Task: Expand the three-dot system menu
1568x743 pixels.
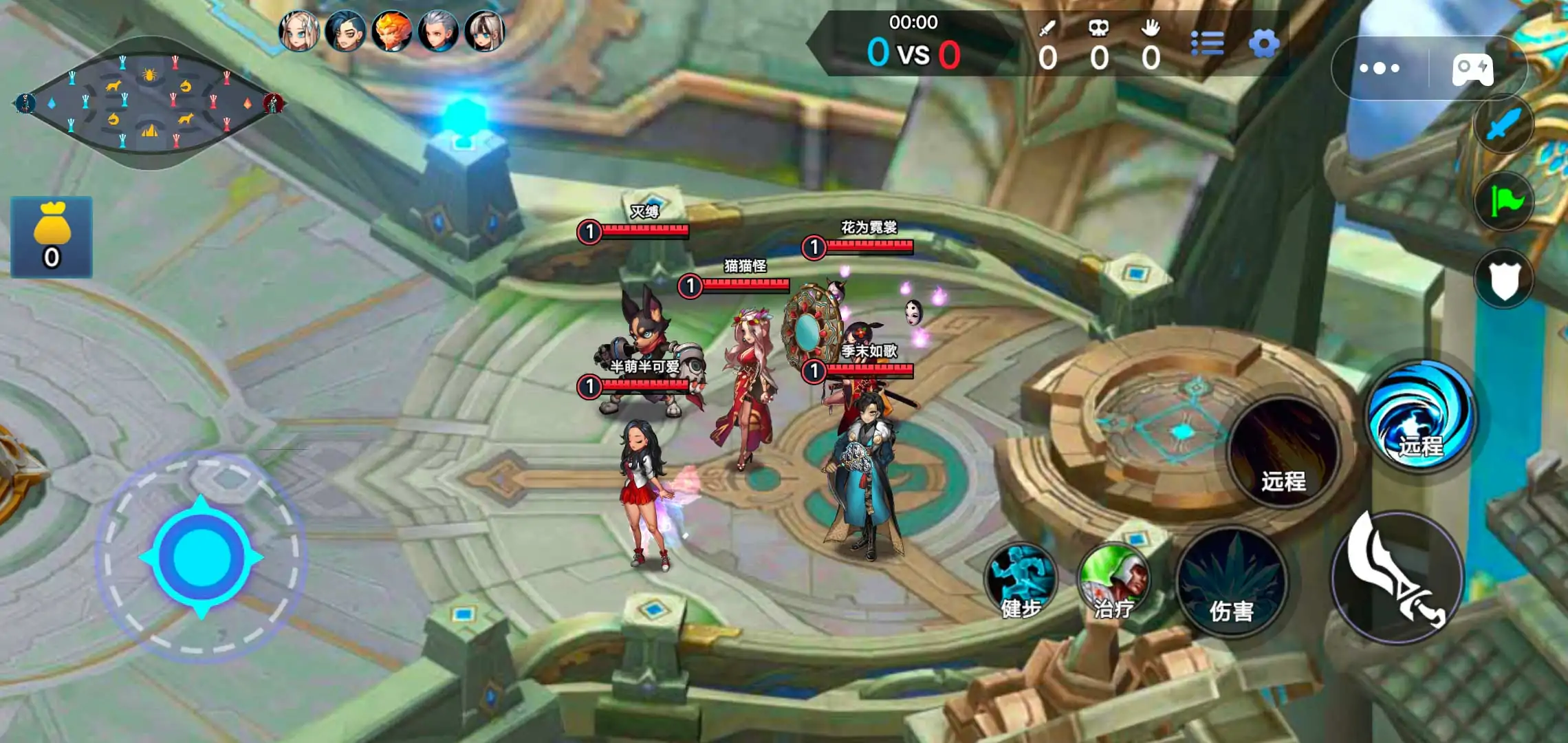Action: tap(1379, 67)
